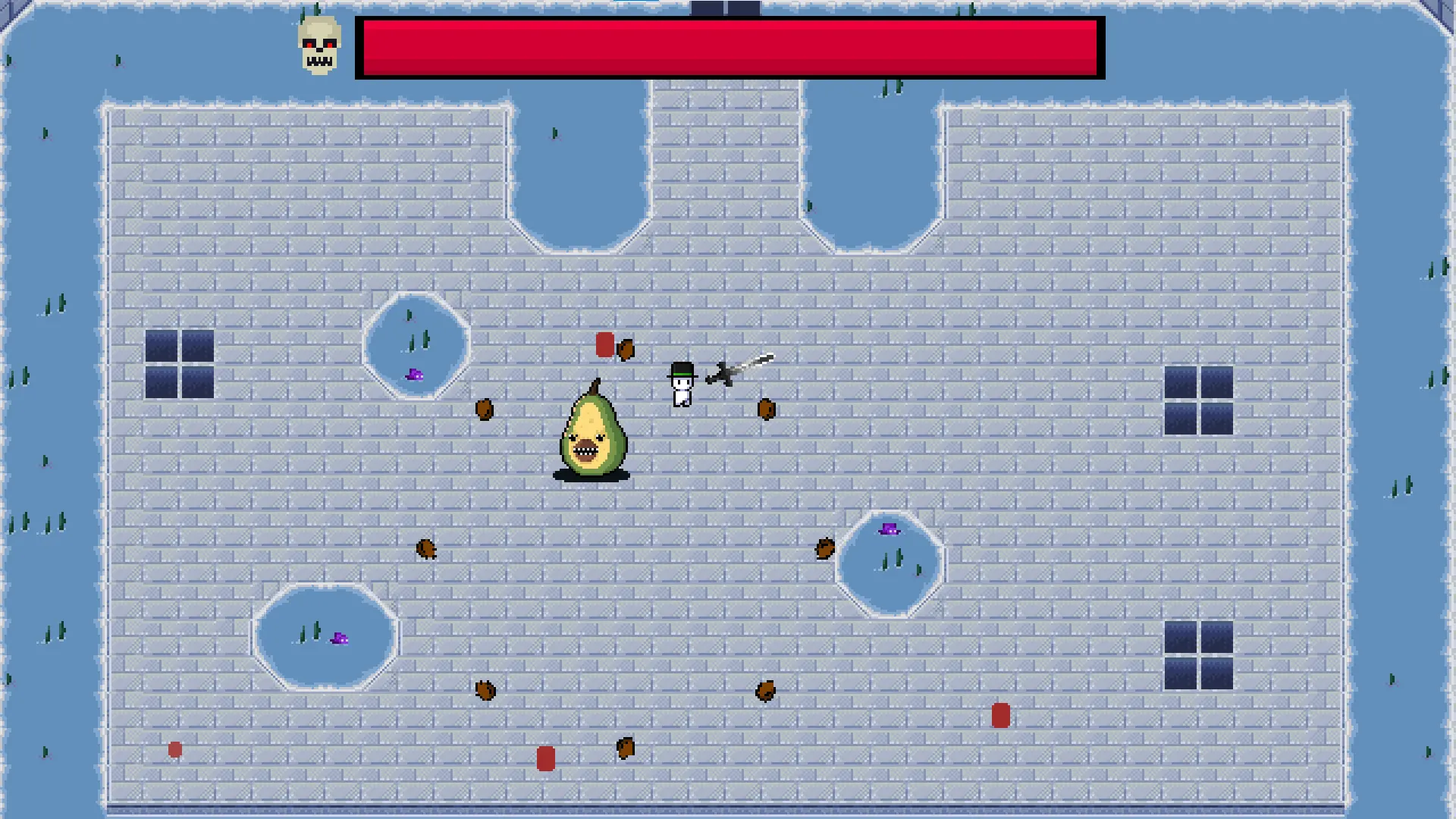Click the dark window panes on the left wall
This screenshot has width=1456, height=819.
coord(180,365)
